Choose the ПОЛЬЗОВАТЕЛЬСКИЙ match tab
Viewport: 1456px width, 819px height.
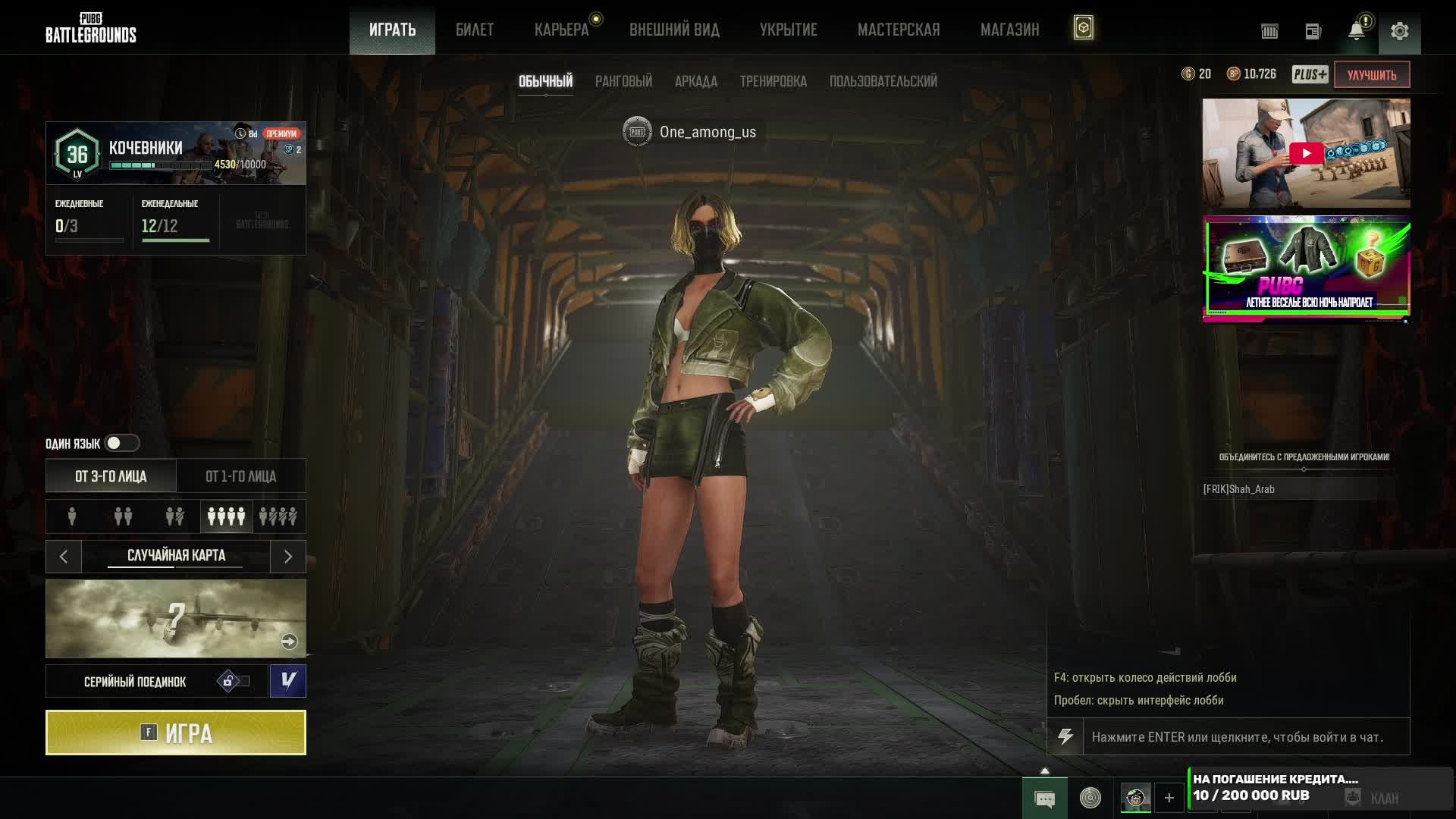tap(883, 81)
